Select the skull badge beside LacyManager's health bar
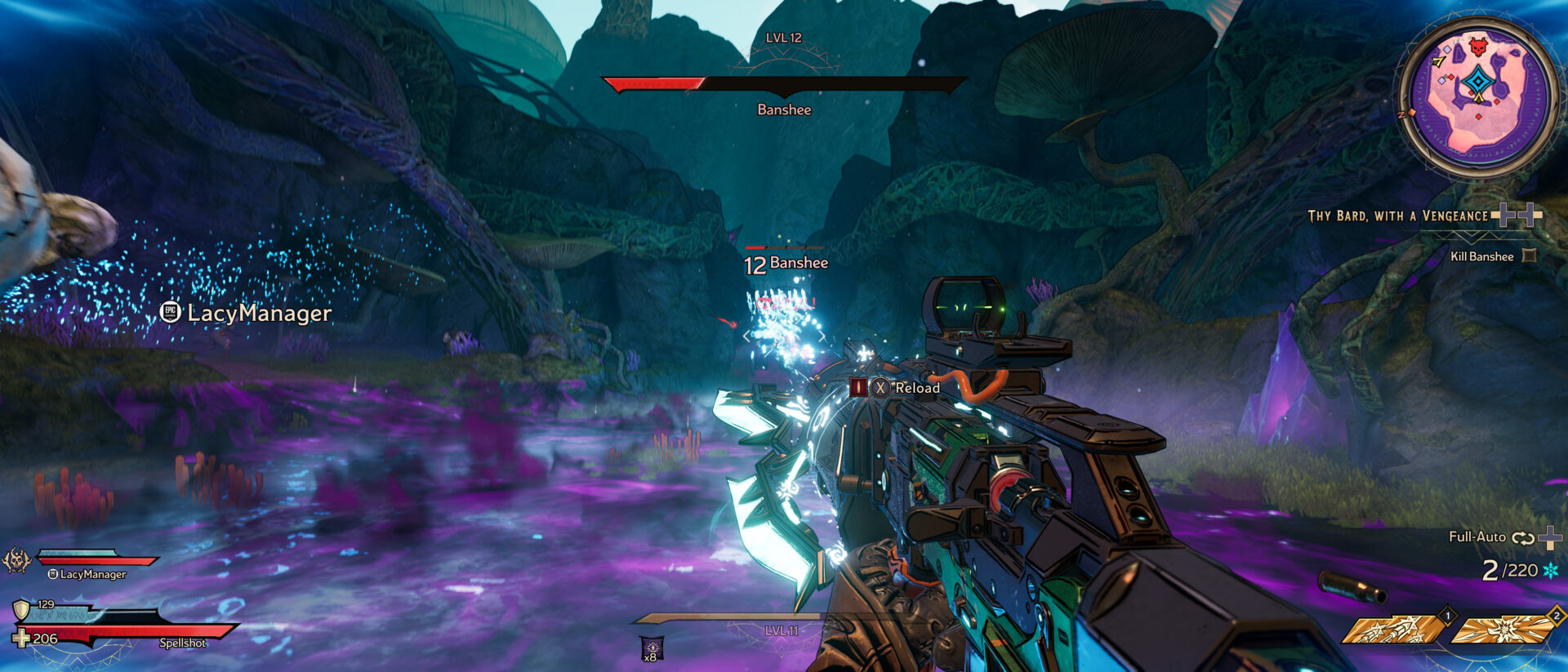 (x=18, y=559)
